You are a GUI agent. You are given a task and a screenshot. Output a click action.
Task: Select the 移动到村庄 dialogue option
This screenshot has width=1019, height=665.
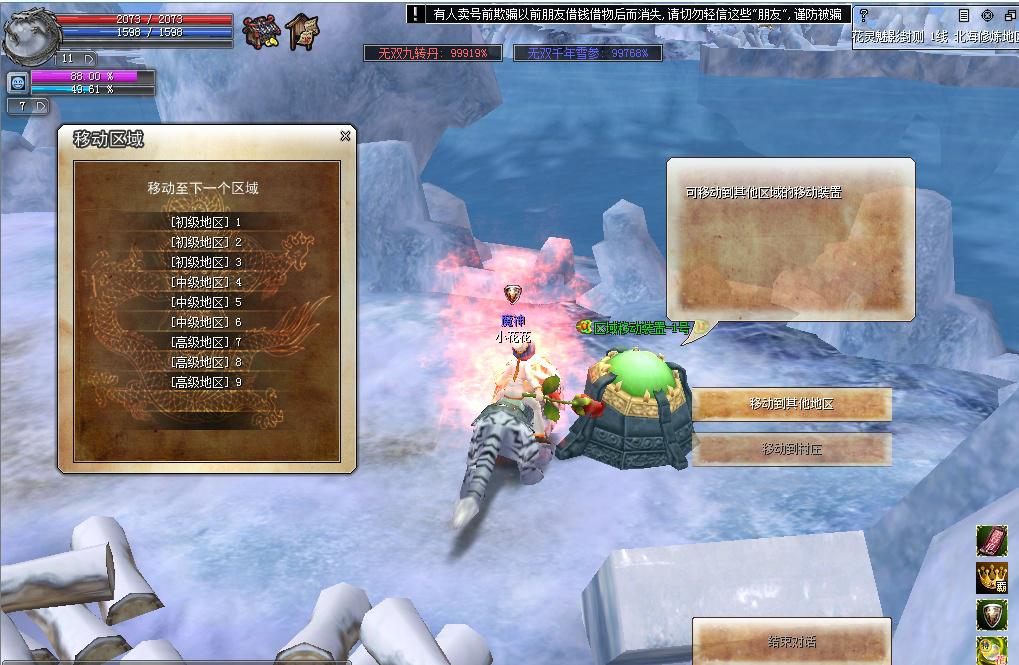pos(791,449)
